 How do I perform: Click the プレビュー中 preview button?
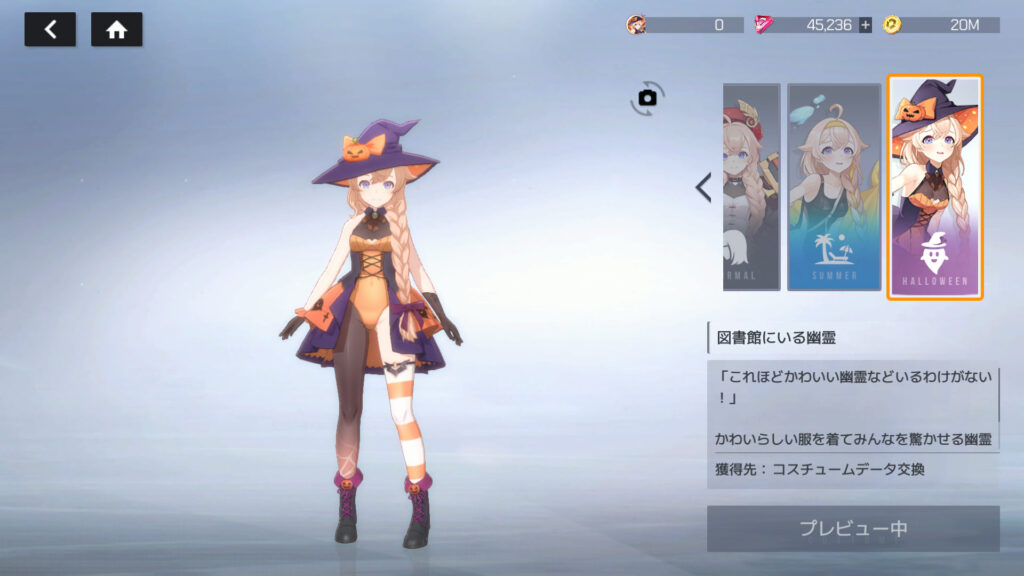click(852, 529)
